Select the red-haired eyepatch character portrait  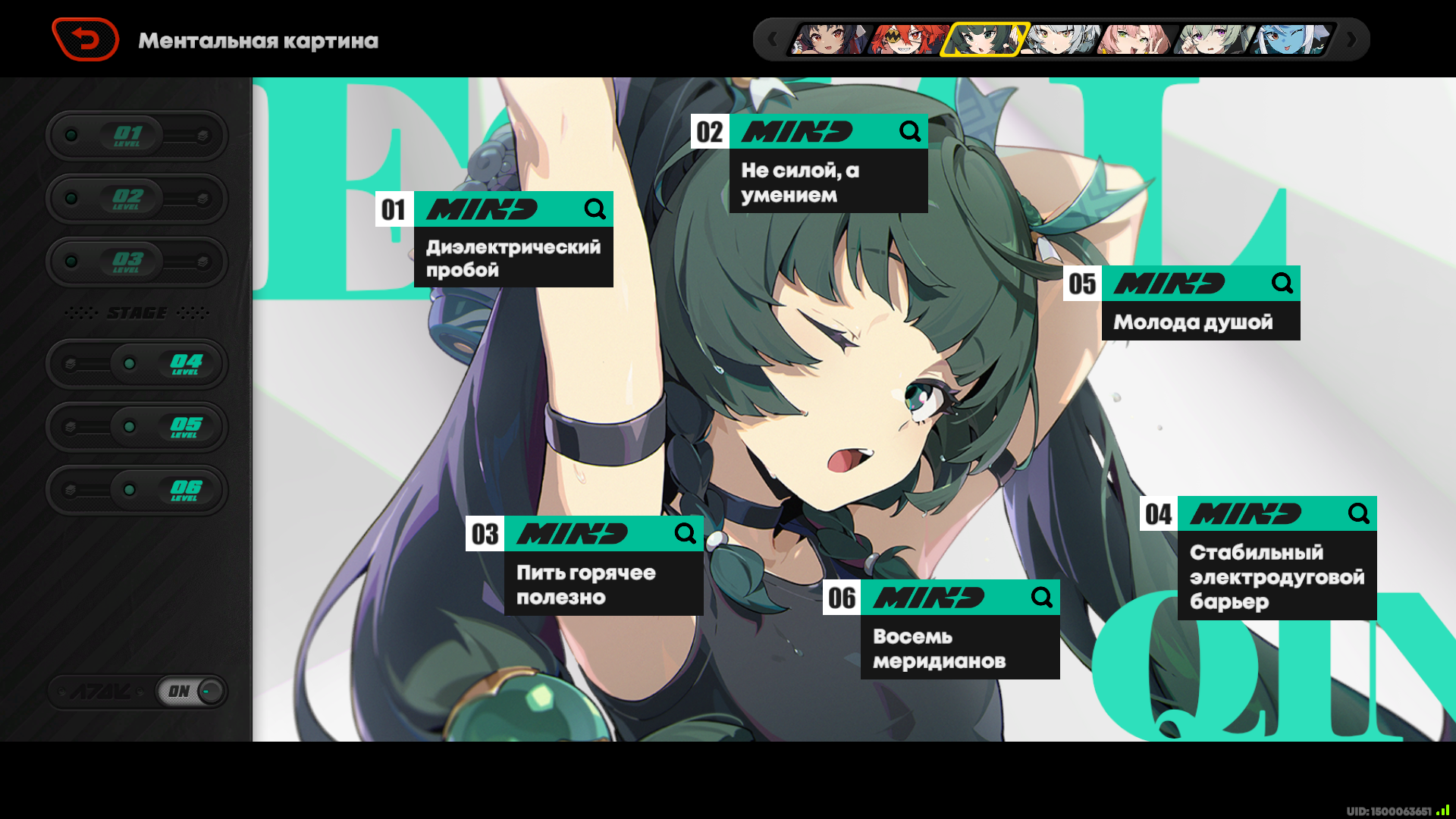pyautogui.click(x=906, y=39)
